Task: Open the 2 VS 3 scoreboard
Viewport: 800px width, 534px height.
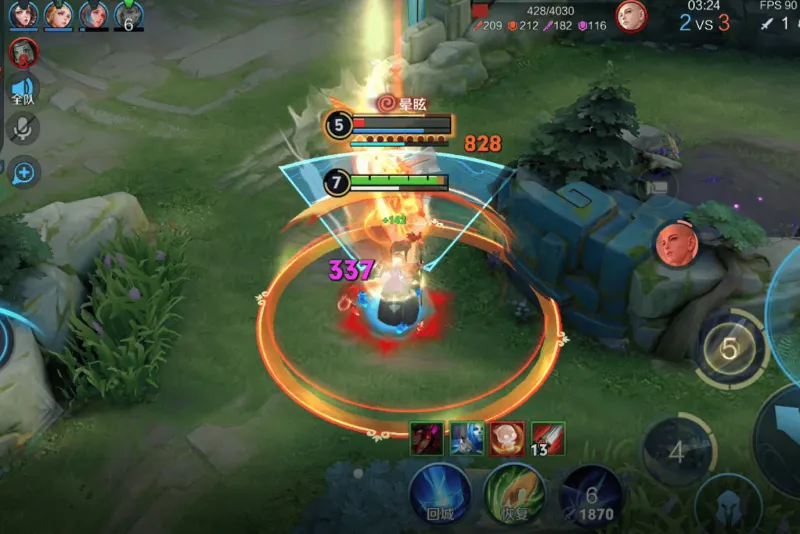Action: pos(704,23)
